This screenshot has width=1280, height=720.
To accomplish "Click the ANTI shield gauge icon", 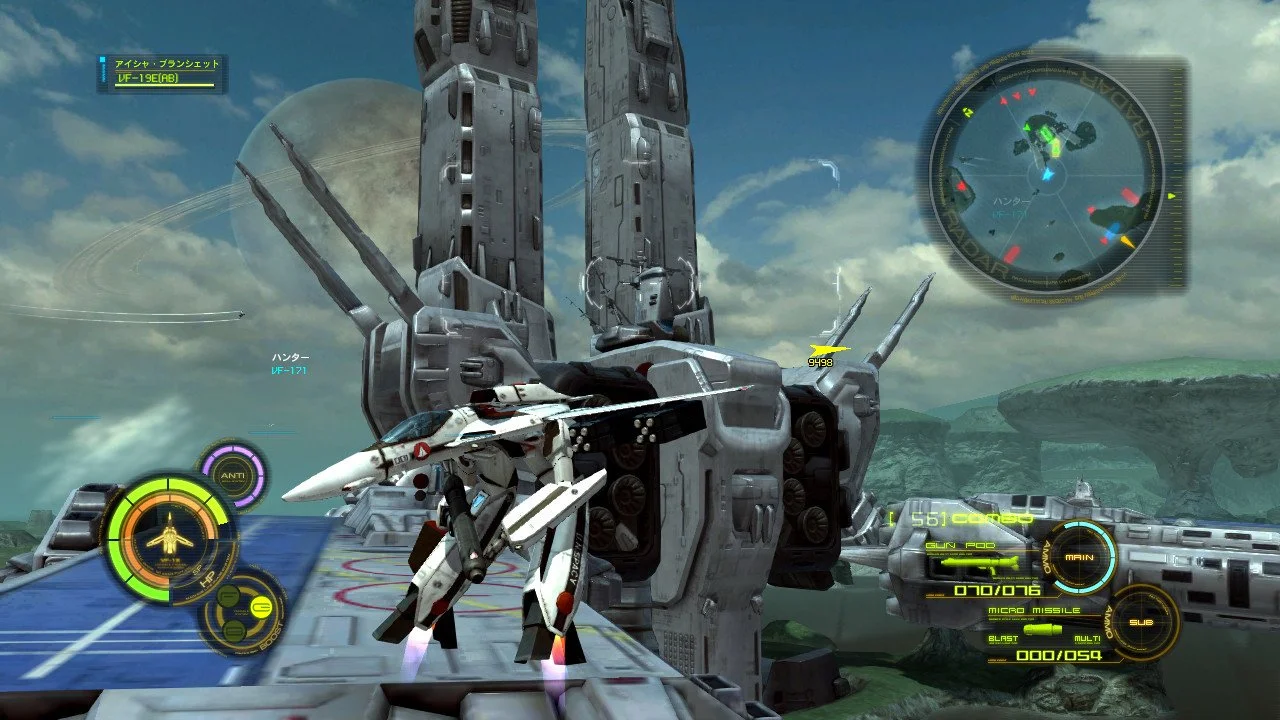I will click(x=233, y=476).
